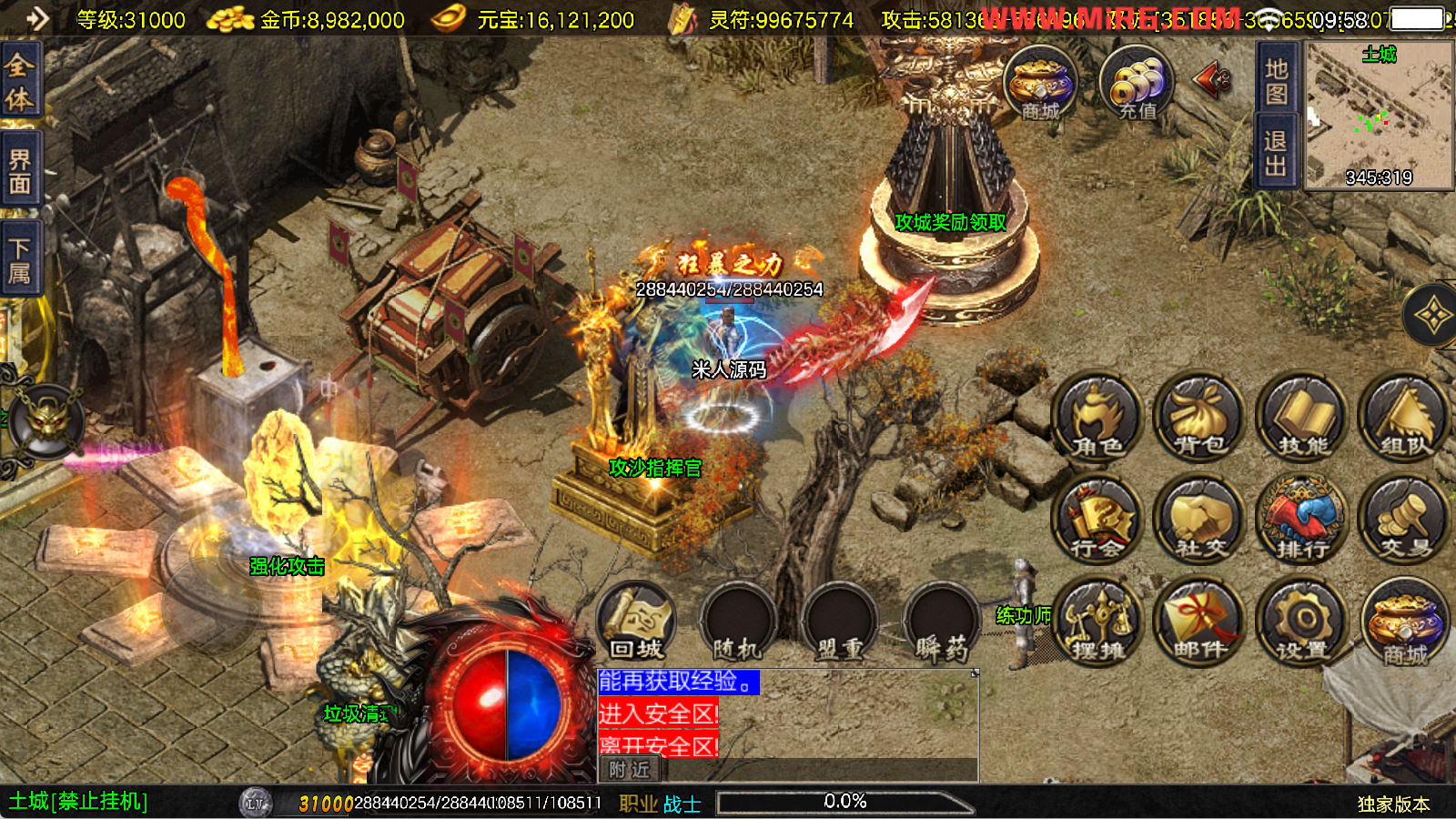1456x819 pixels.
Task: Open the 土城 minimap
Action: click(x=1379, y=116)
